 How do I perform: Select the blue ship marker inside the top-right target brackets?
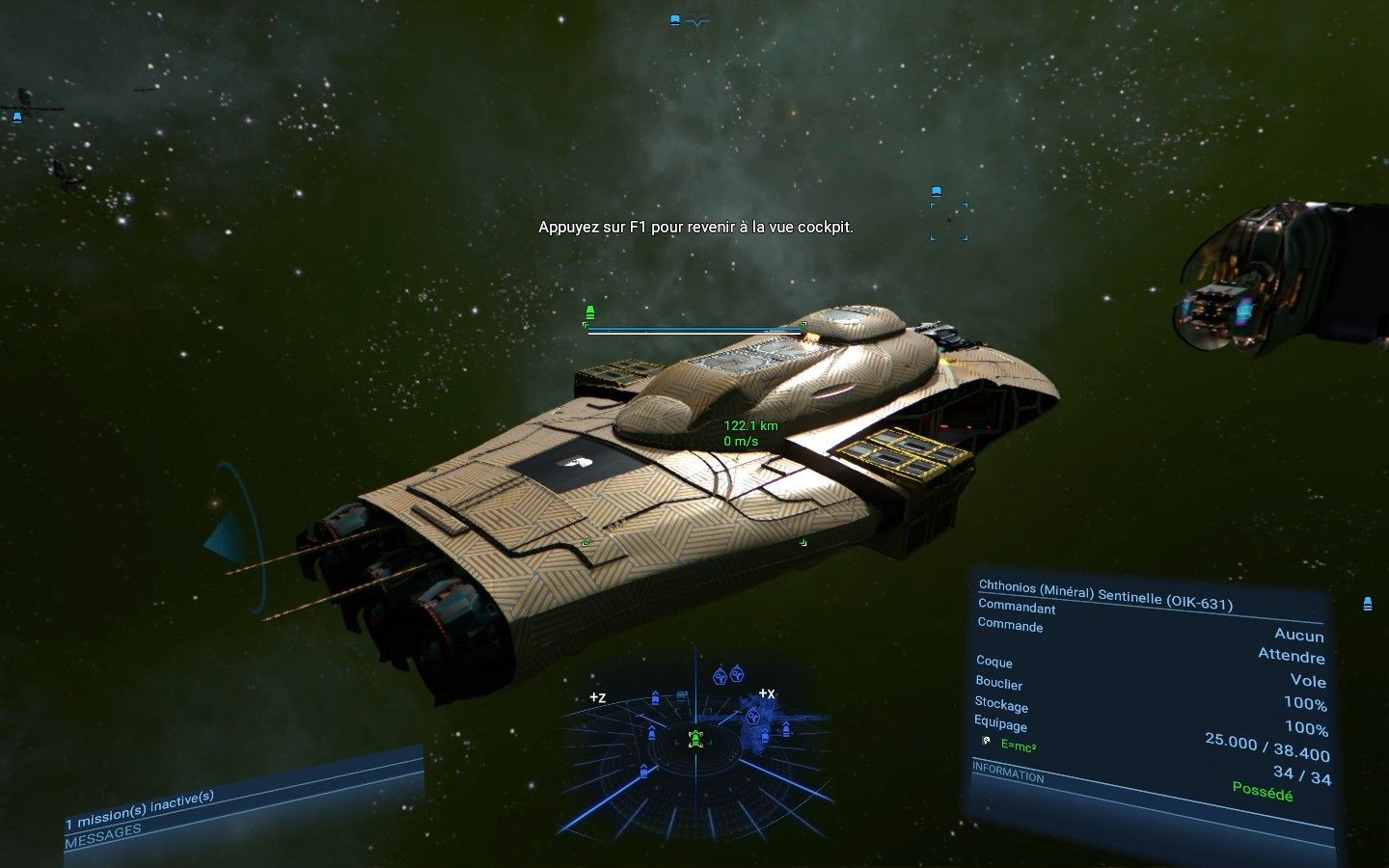[x=936, y=191]
